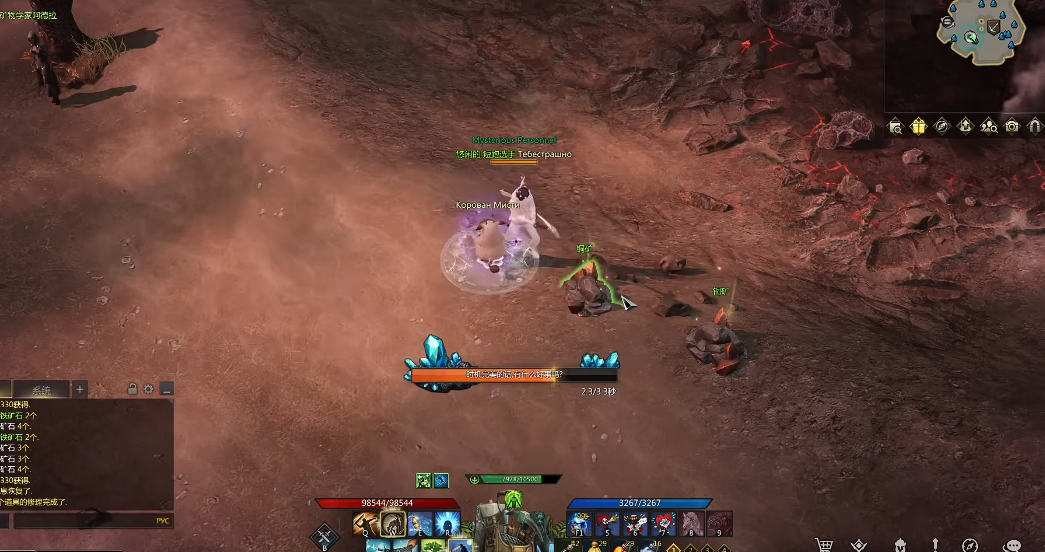
Task: Open the speech bubble menu icon
Action: [x=1012, y=545]
